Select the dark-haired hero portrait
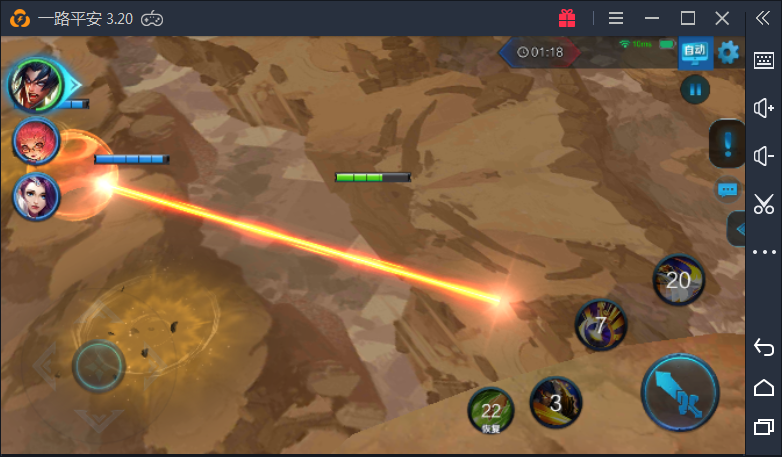 click(36, 86)
